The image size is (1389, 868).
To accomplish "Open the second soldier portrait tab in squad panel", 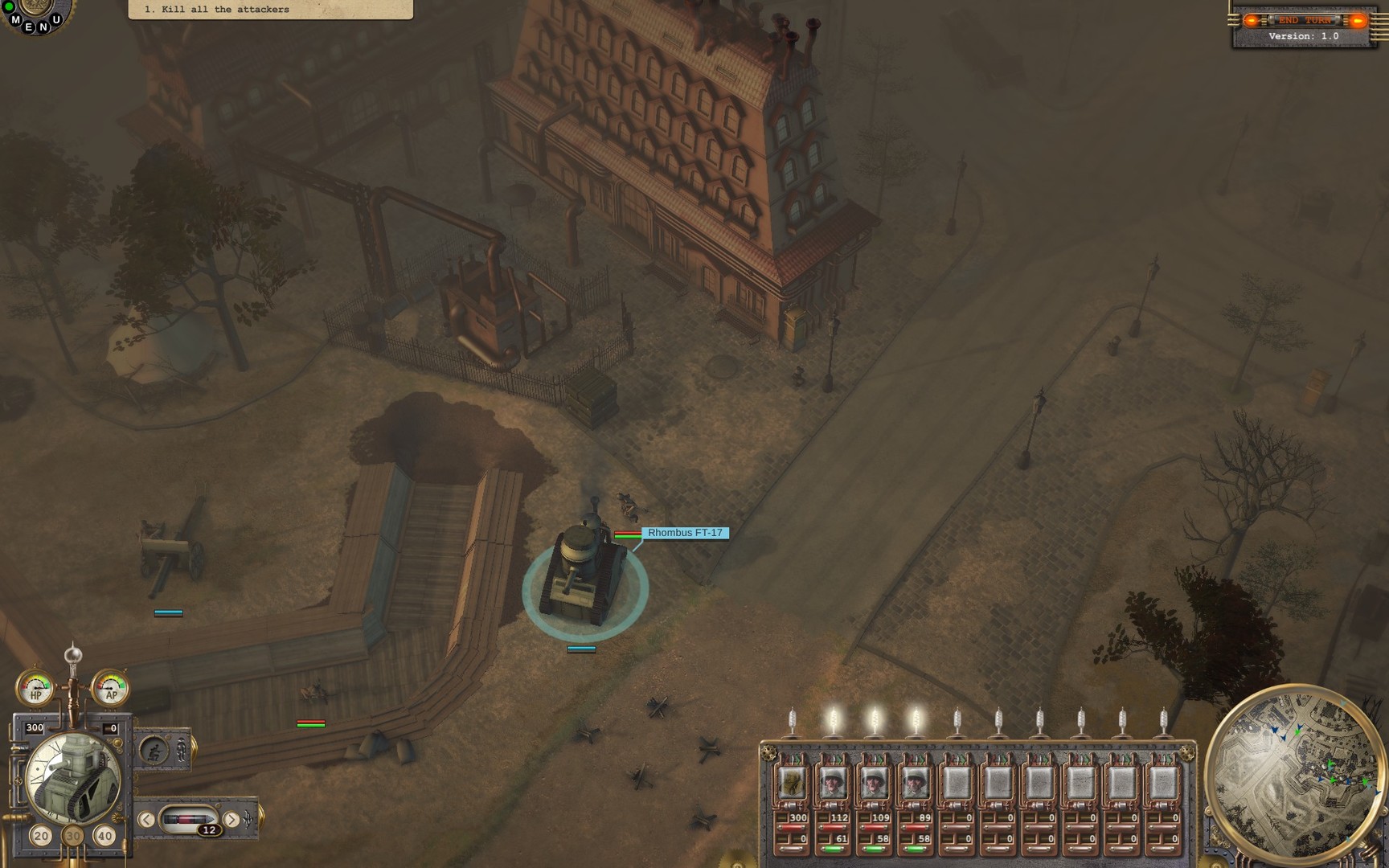I will (x=872, y=784).
